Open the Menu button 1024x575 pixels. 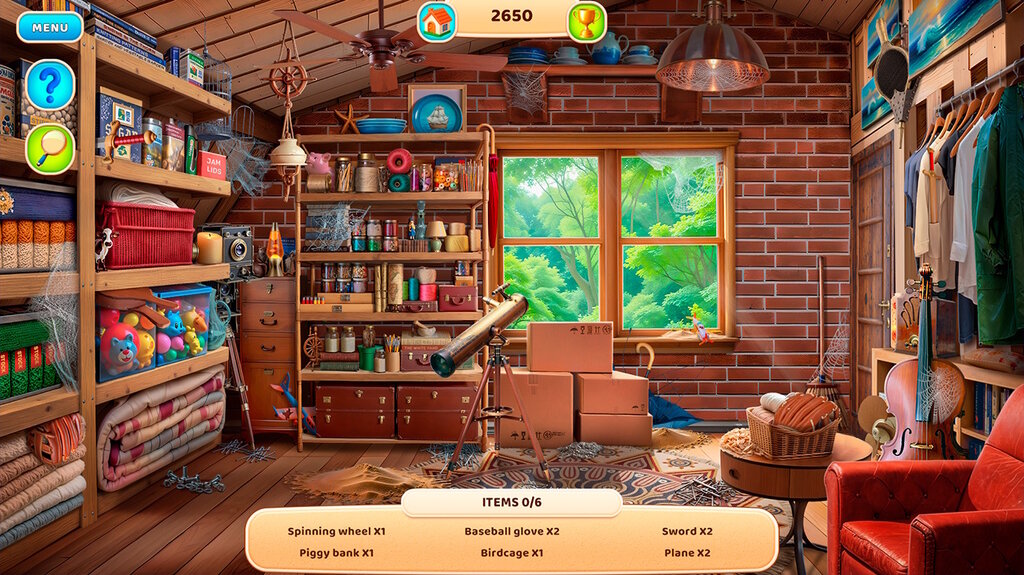coord(50,27)
